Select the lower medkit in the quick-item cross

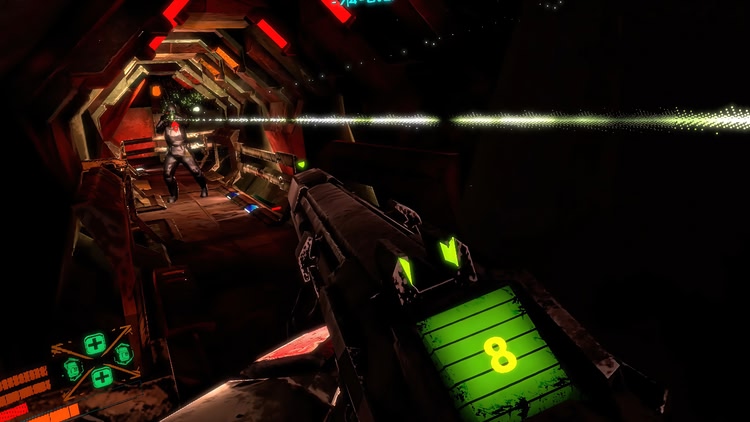click(x=101, y=377)
